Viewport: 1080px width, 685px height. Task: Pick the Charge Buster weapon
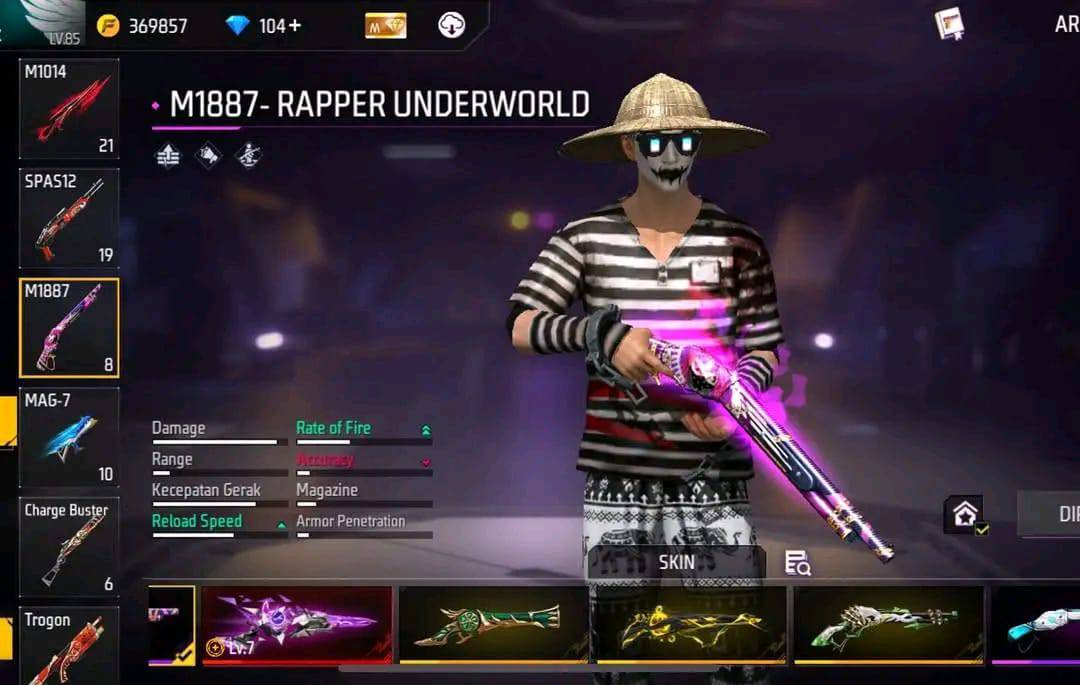(x=68, y=546)
